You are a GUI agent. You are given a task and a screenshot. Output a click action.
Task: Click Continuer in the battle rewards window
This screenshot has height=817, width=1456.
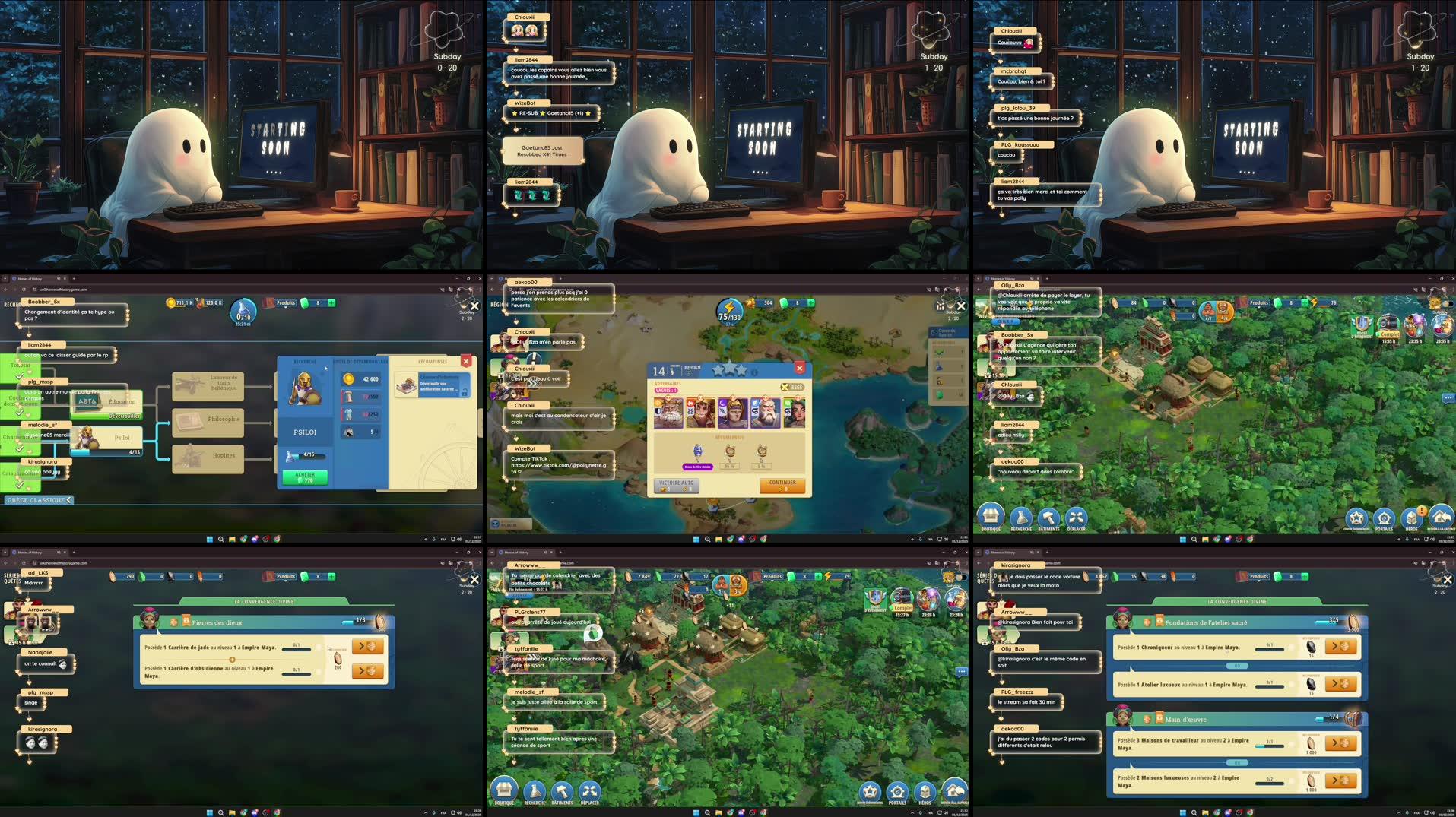tap(781, 486)
